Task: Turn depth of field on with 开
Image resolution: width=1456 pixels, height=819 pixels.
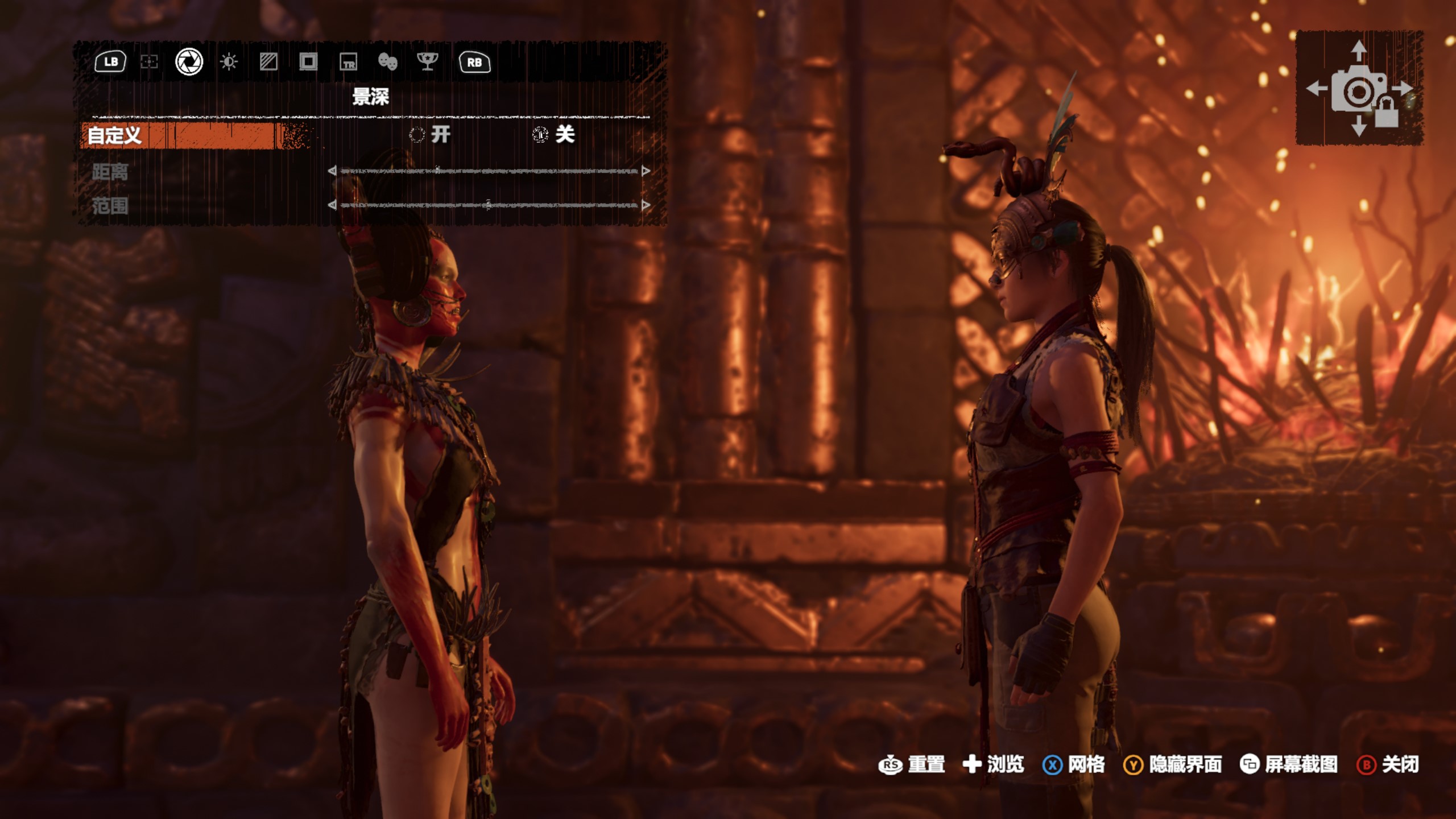Action: click(x=431, y=135)
